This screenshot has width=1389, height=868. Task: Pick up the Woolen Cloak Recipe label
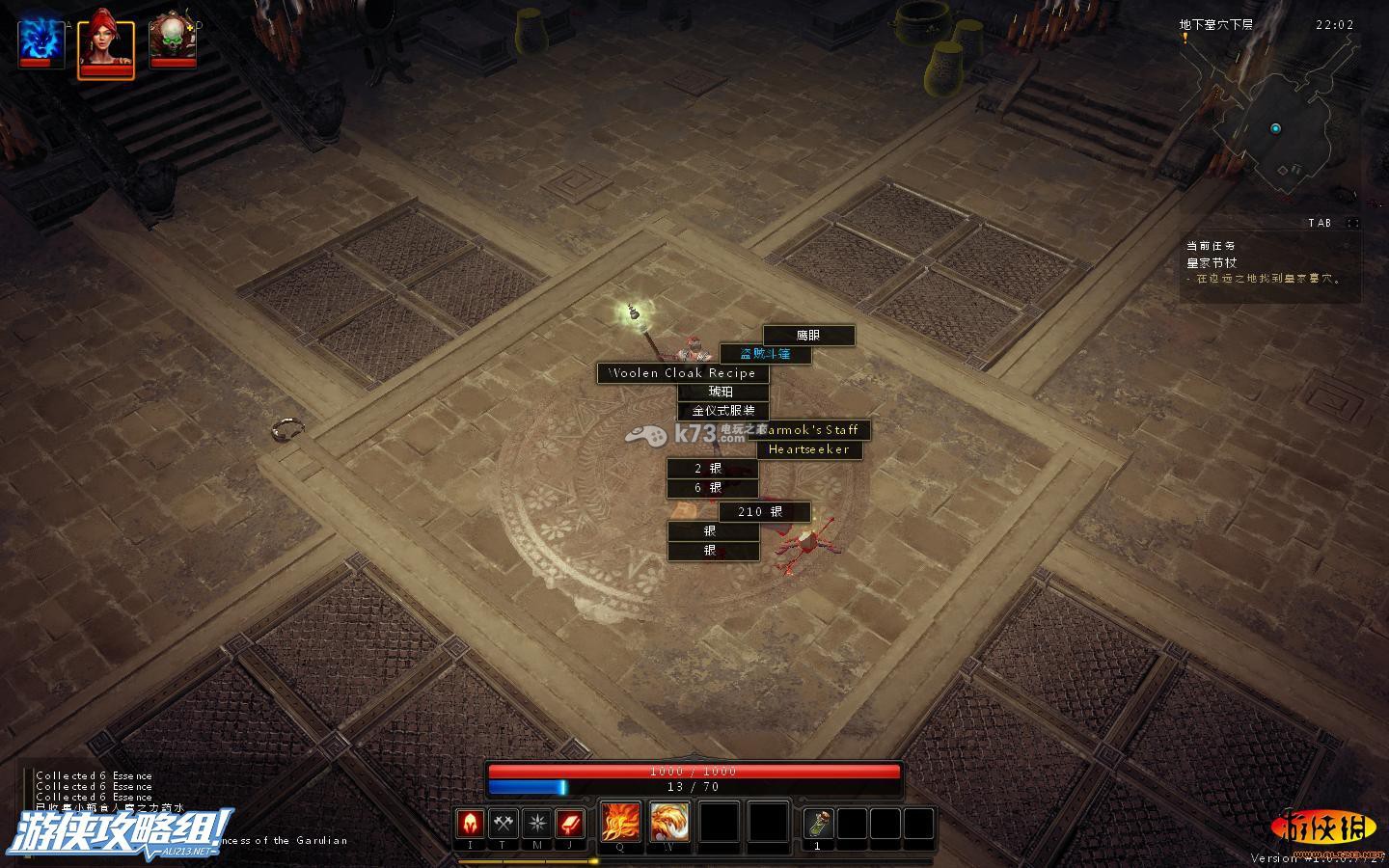(x=683, y=373)
